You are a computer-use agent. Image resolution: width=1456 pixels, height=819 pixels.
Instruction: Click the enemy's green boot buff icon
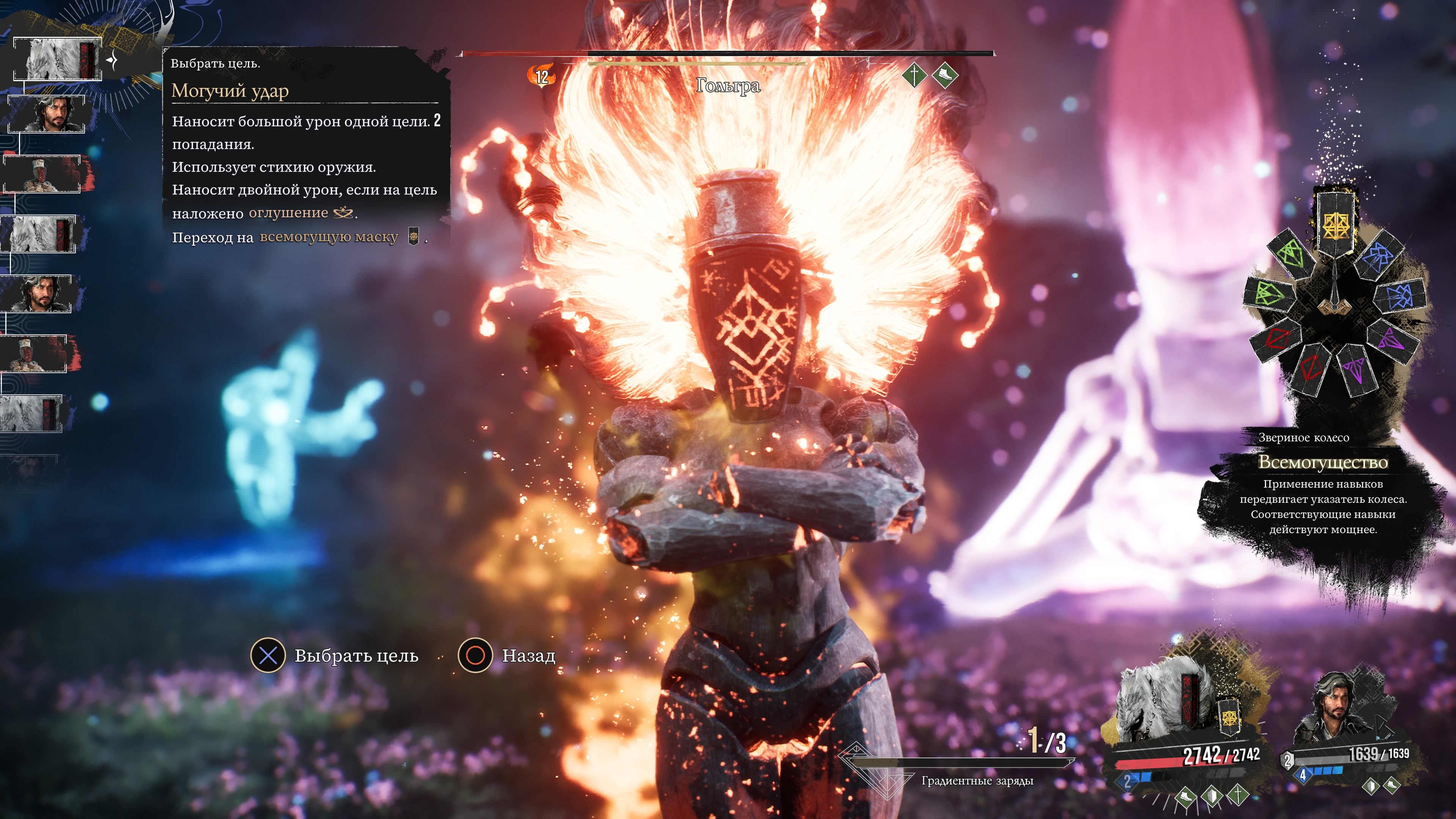click(x=945, y=75)
